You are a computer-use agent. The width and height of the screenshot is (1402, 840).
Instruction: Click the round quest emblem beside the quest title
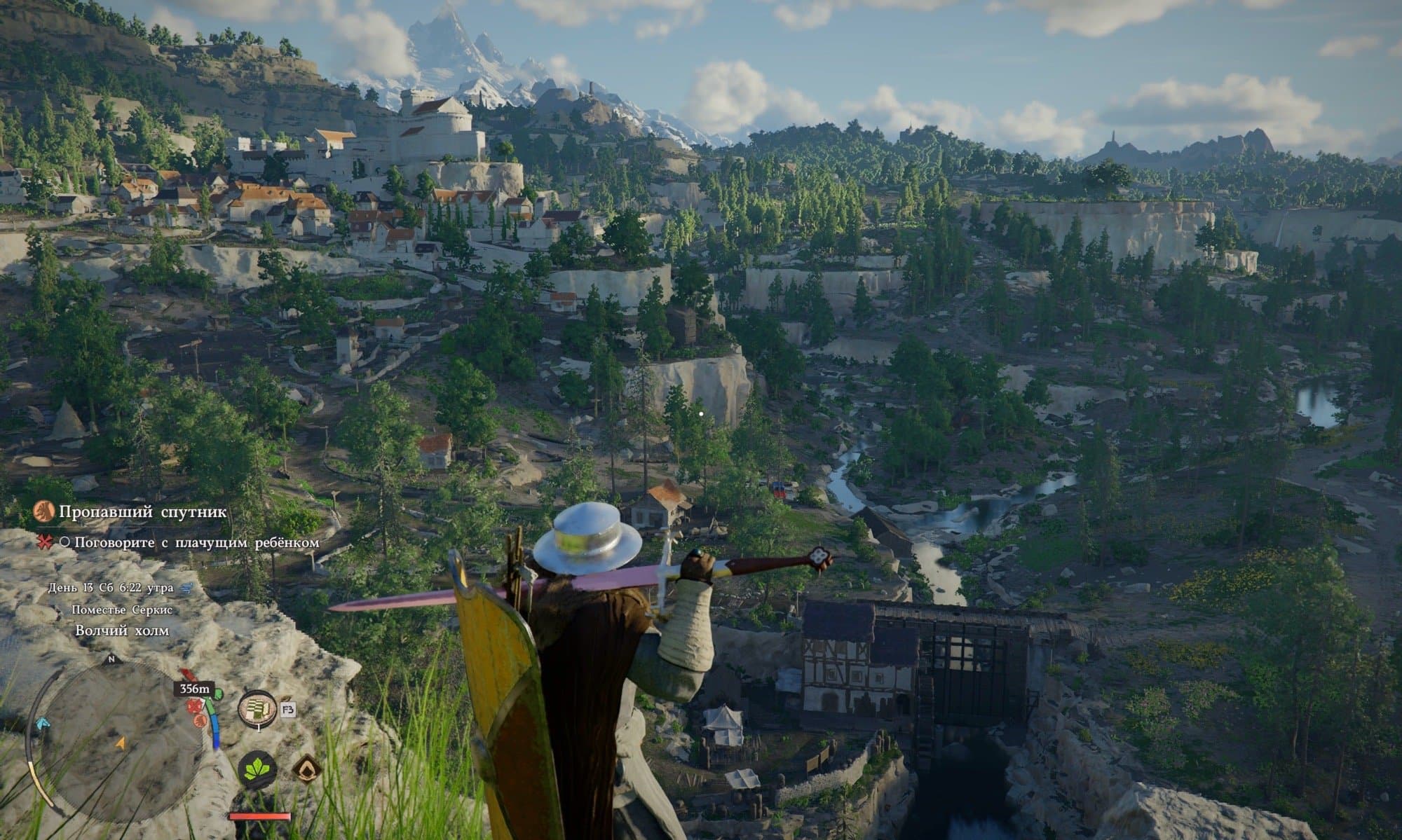coord(44,513)
